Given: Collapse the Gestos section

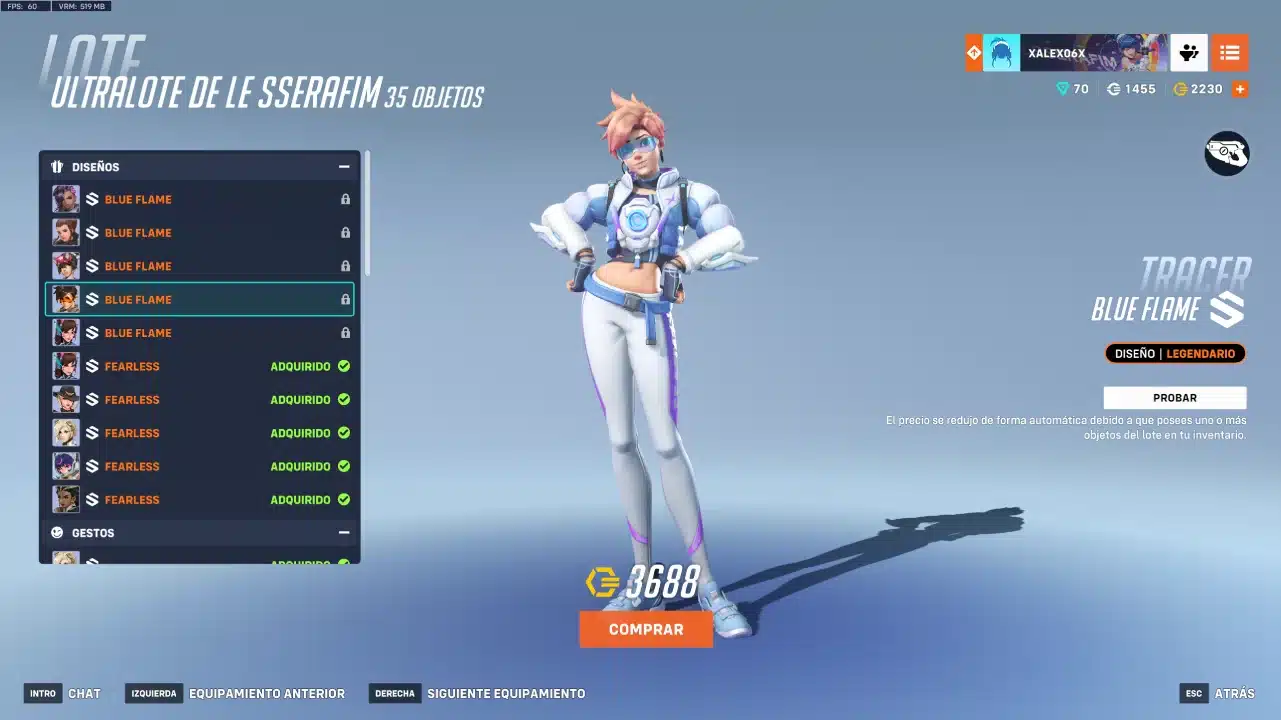Looking at the screenshot, I should click(344, 533).
